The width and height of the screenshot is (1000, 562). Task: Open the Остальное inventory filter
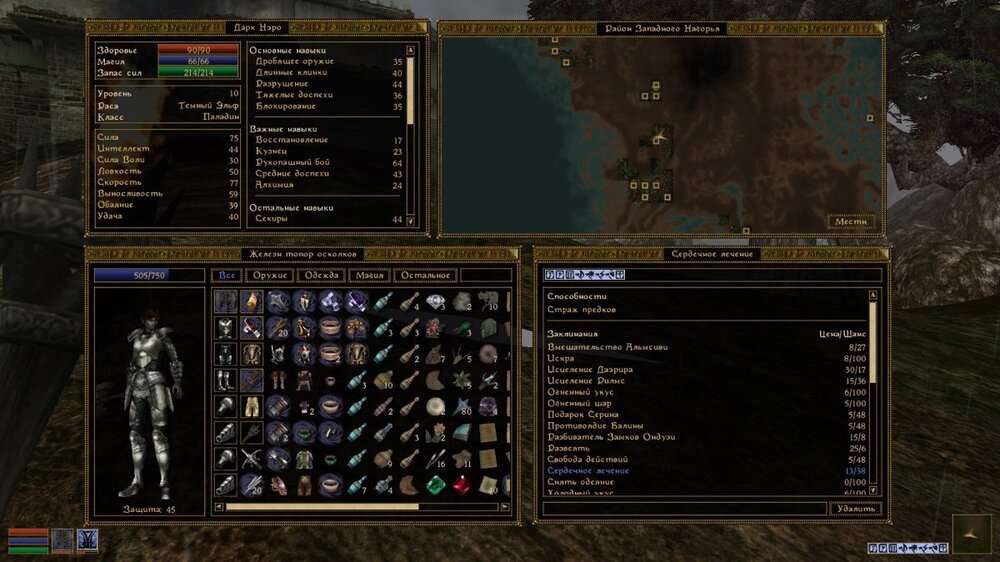427,275
